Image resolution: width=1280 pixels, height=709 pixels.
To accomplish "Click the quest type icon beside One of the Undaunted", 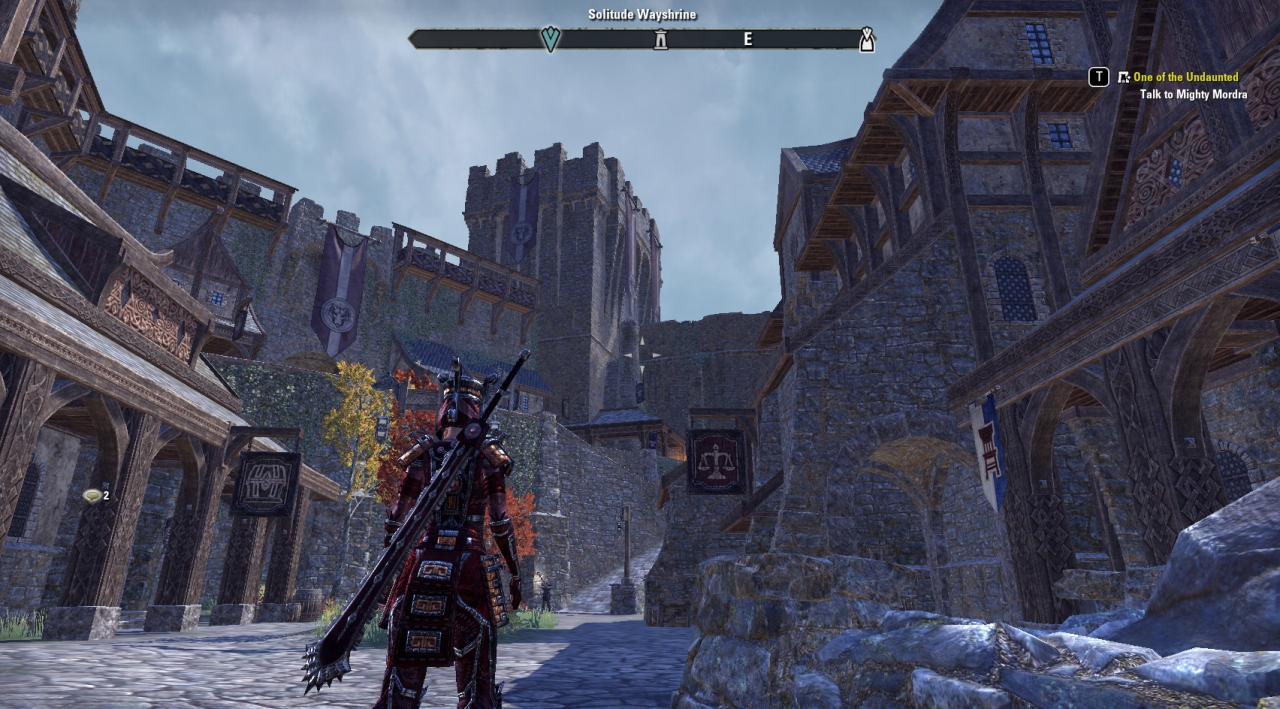I will (x=1124, y=77).
